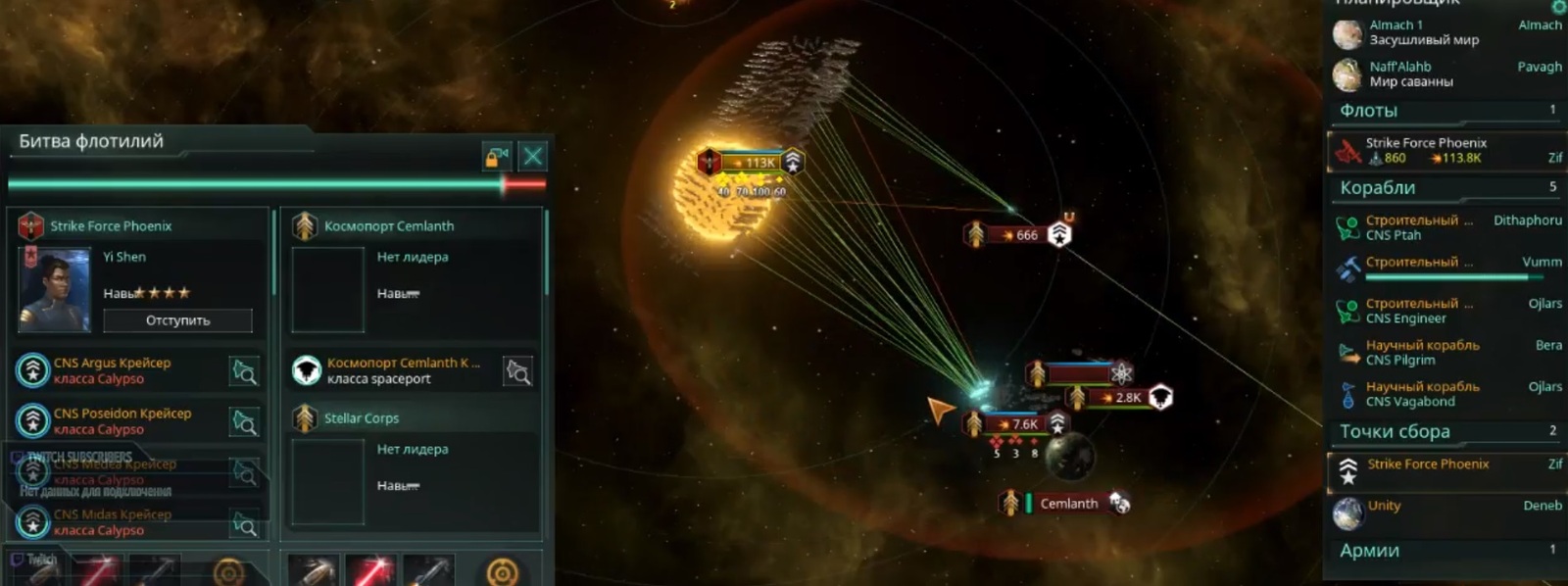Inspect the CNS Poseidon cruiser
Image resolution: width=1568 pixels, height=586 pixels.
pos(244,421)
